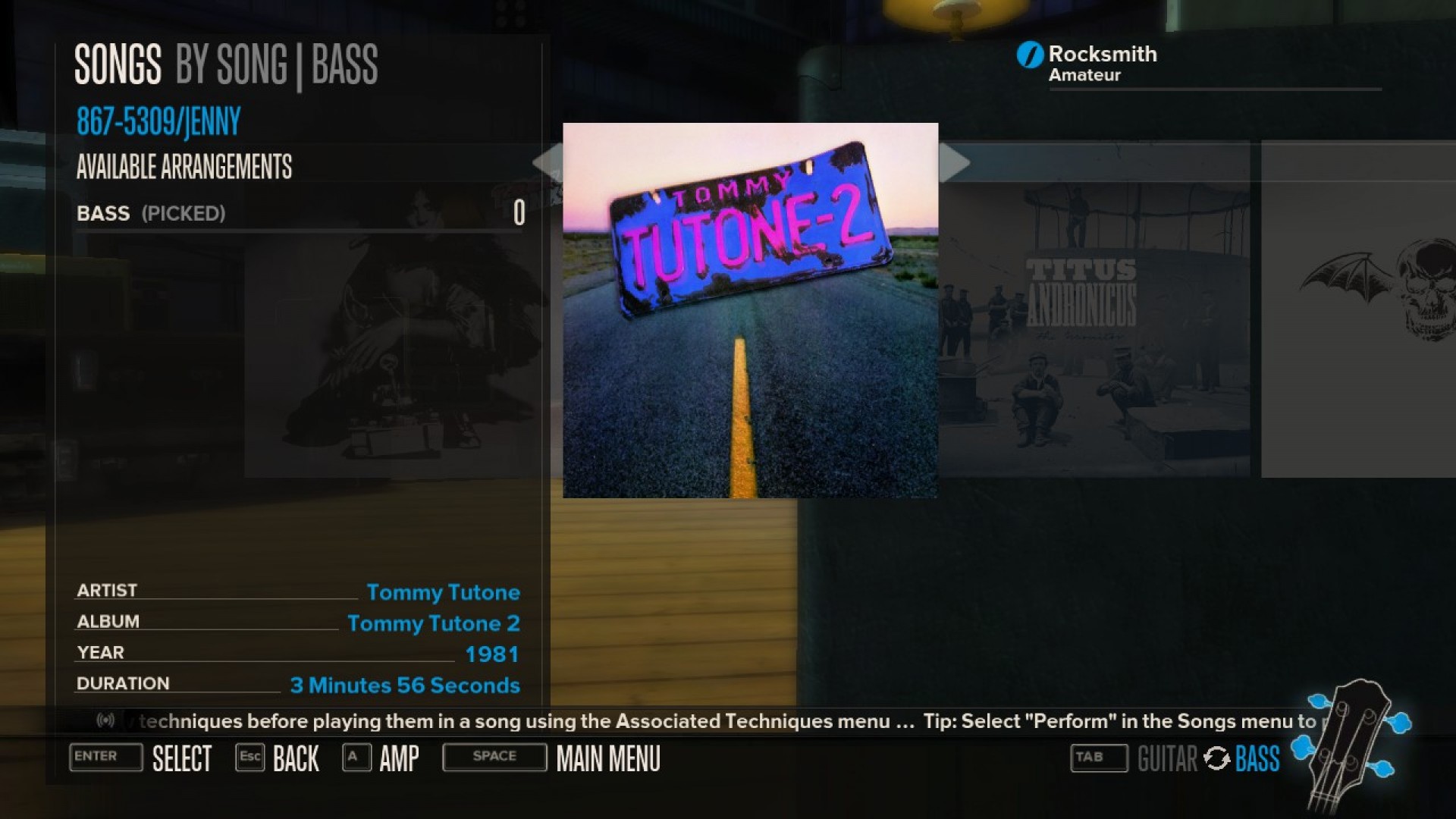Click the Tommy Tutone artist name

(x=444, y=592)
